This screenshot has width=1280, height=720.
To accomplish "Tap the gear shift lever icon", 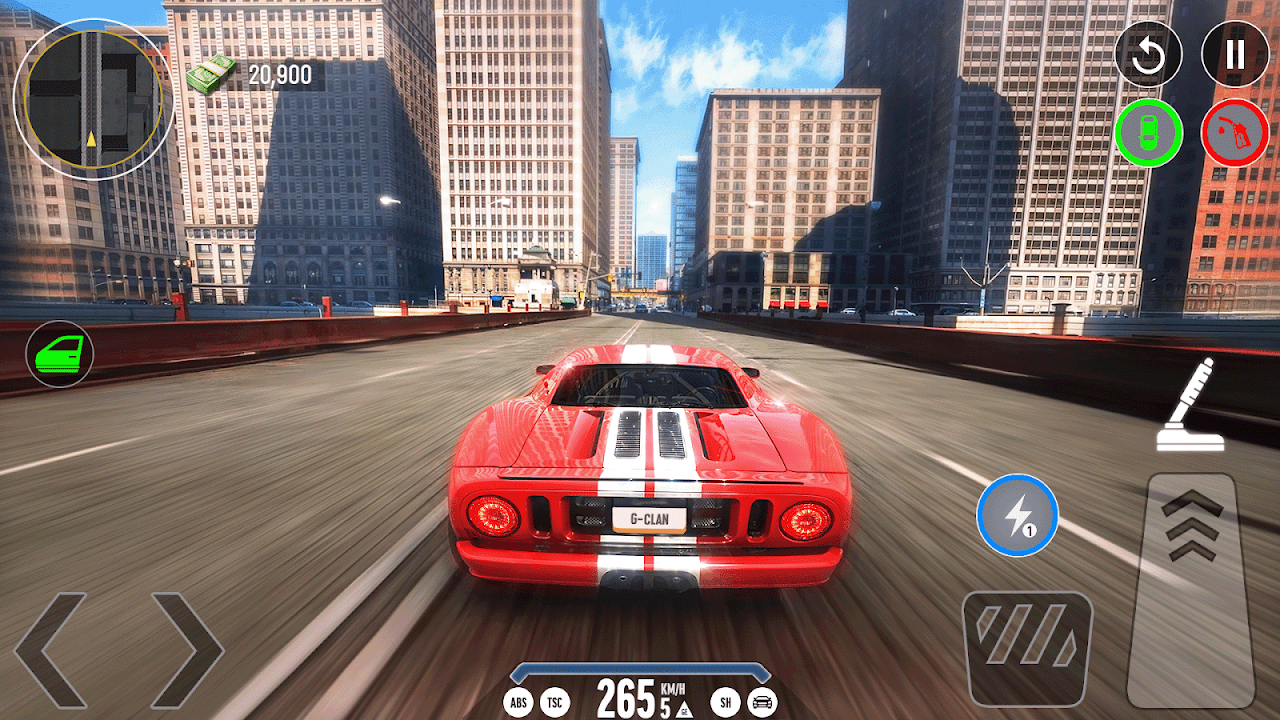I will coord(1185,403).
